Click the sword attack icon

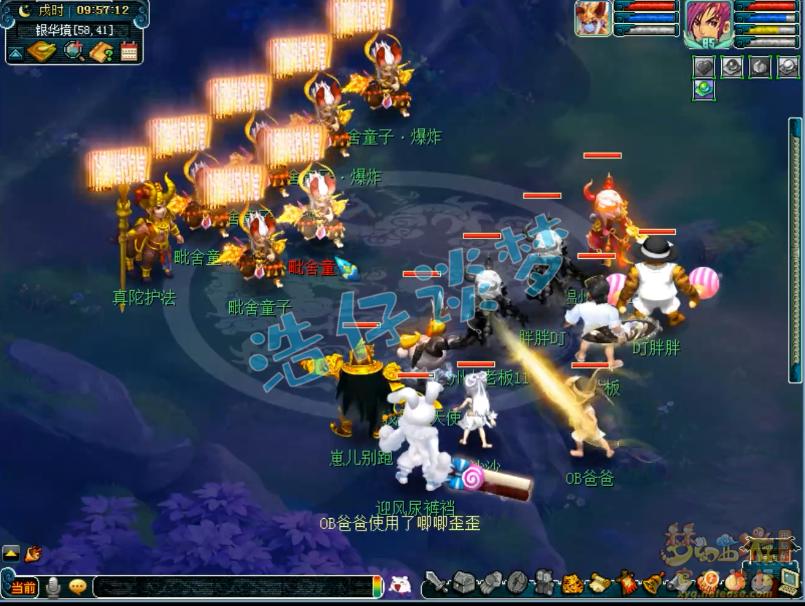point(436,582)
